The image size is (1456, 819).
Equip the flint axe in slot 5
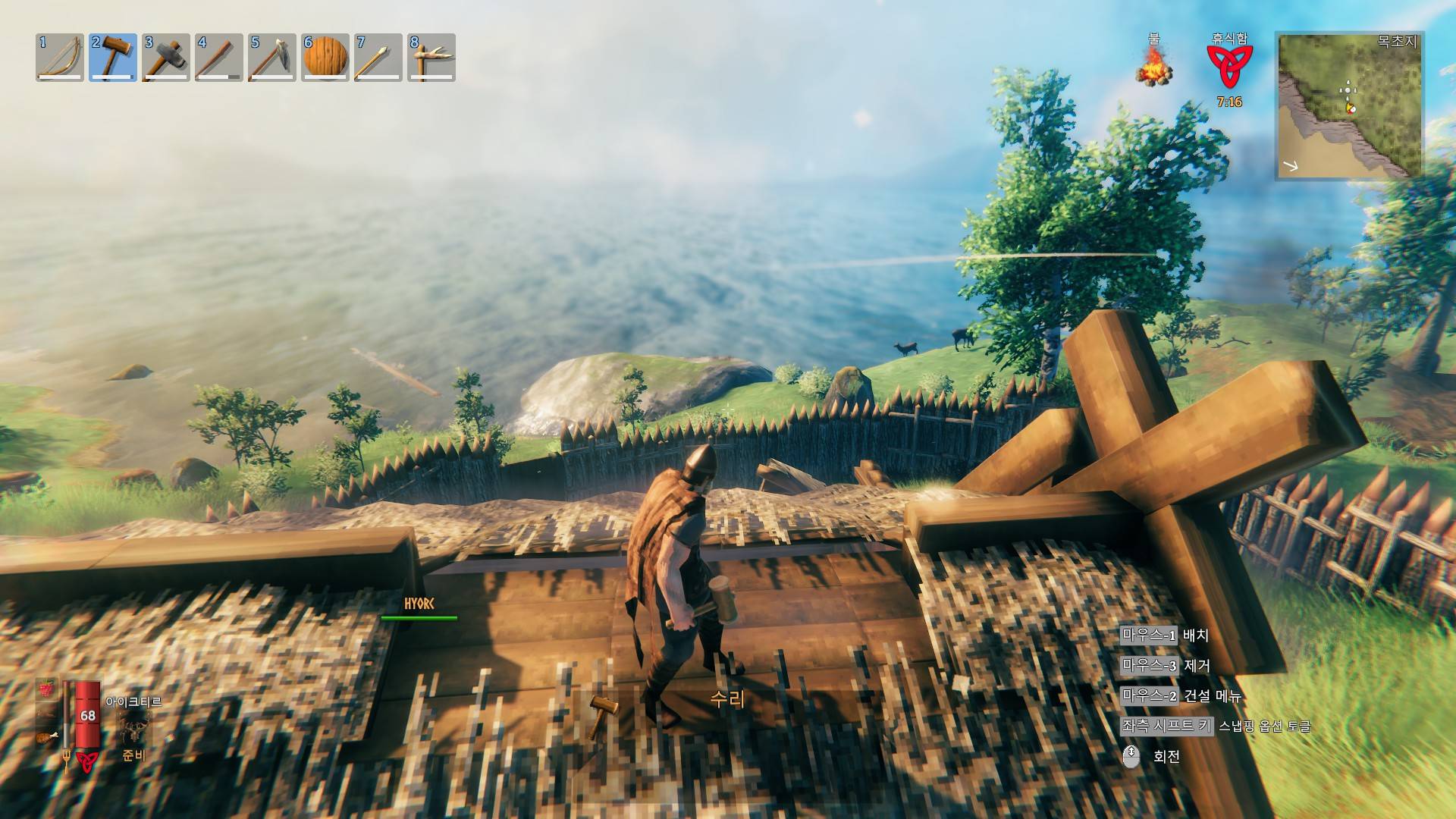pos(272,57)
